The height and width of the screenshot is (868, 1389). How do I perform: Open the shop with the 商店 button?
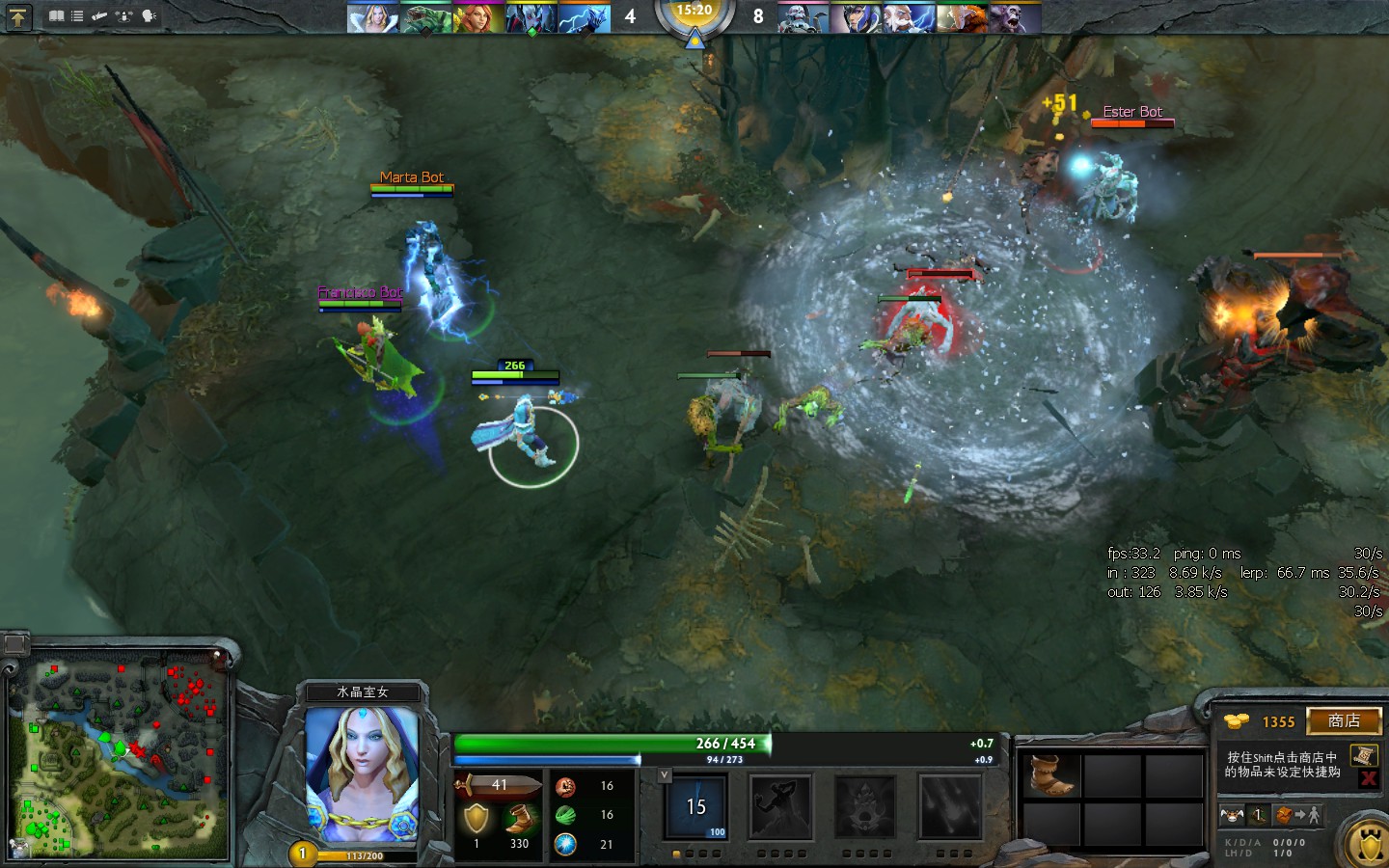(1344, 721)
